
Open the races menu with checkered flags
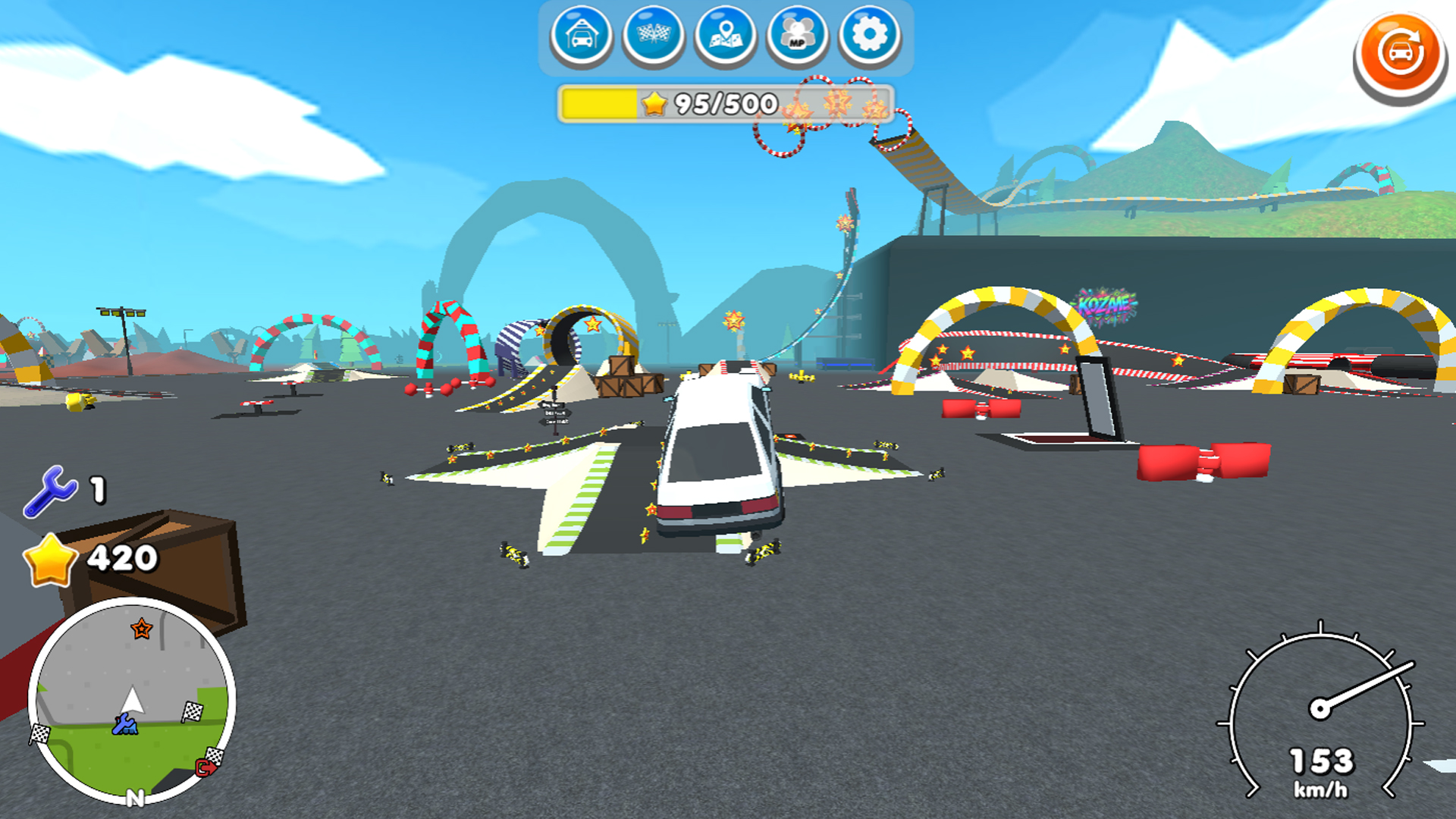click(x=653, y=35)
